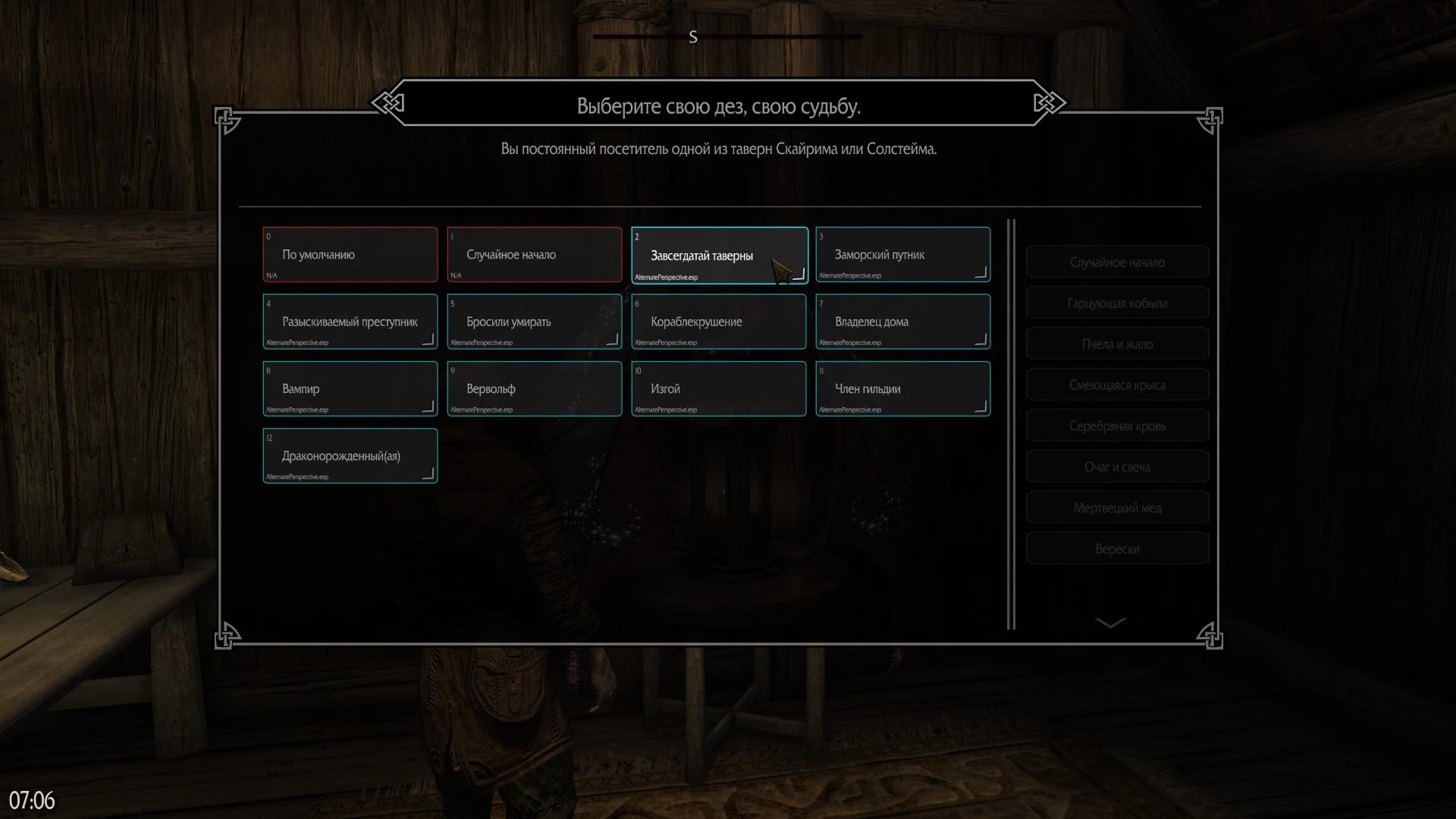
Task: Pick the «Изгой» origin
Action: coord(718,389)
